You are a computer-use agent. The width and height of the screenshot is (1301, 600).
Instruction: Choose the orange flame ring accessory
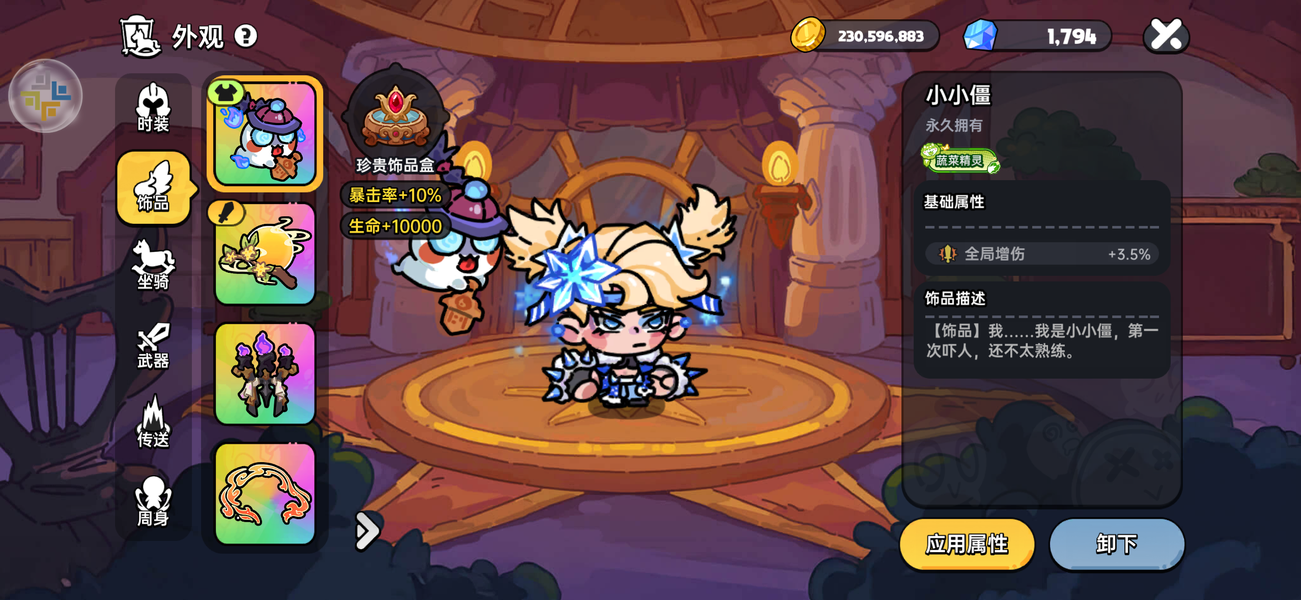point(265,493)
